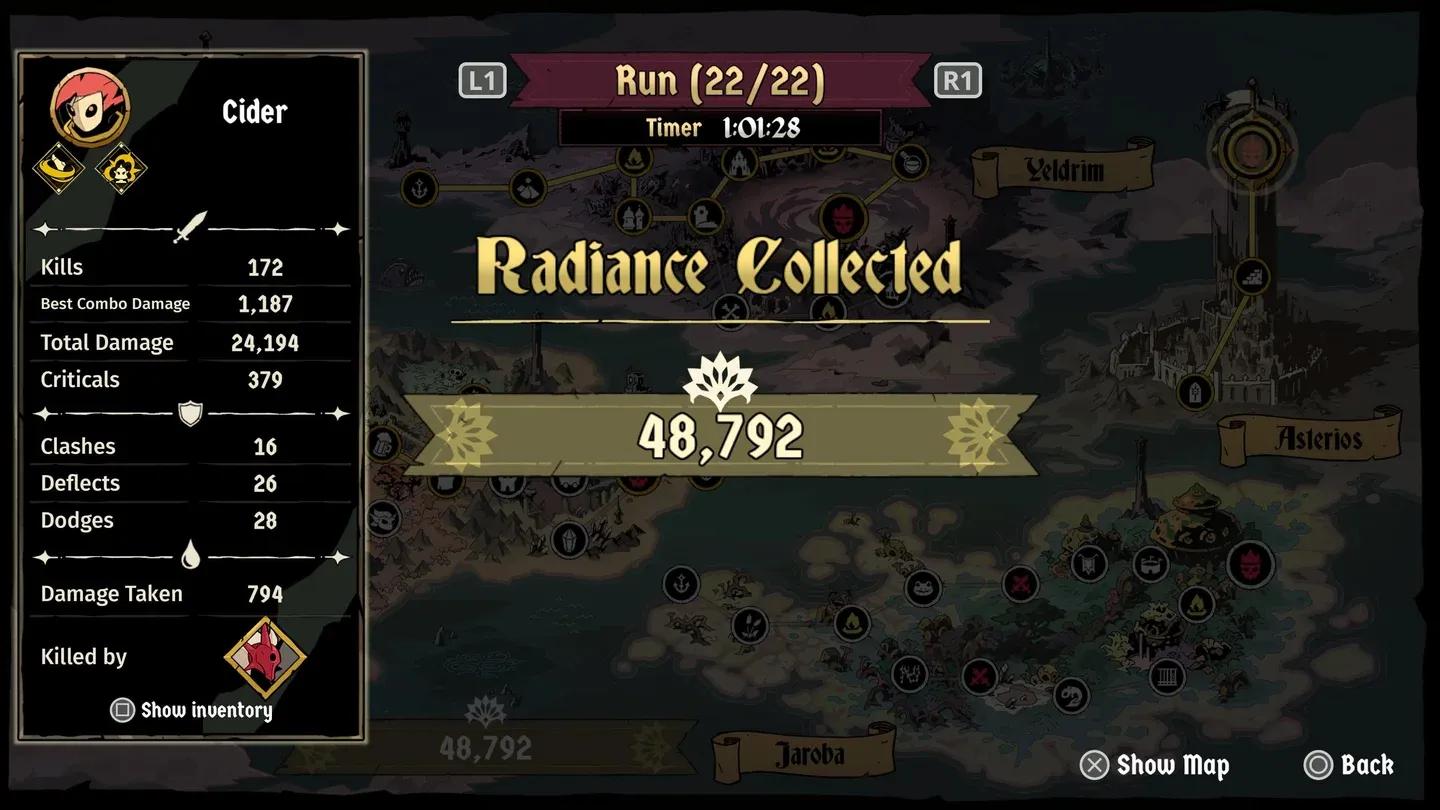The image size is (1440, 810).
Task: Click the Timer 1:01:28 bar
Action: point(722,128)
